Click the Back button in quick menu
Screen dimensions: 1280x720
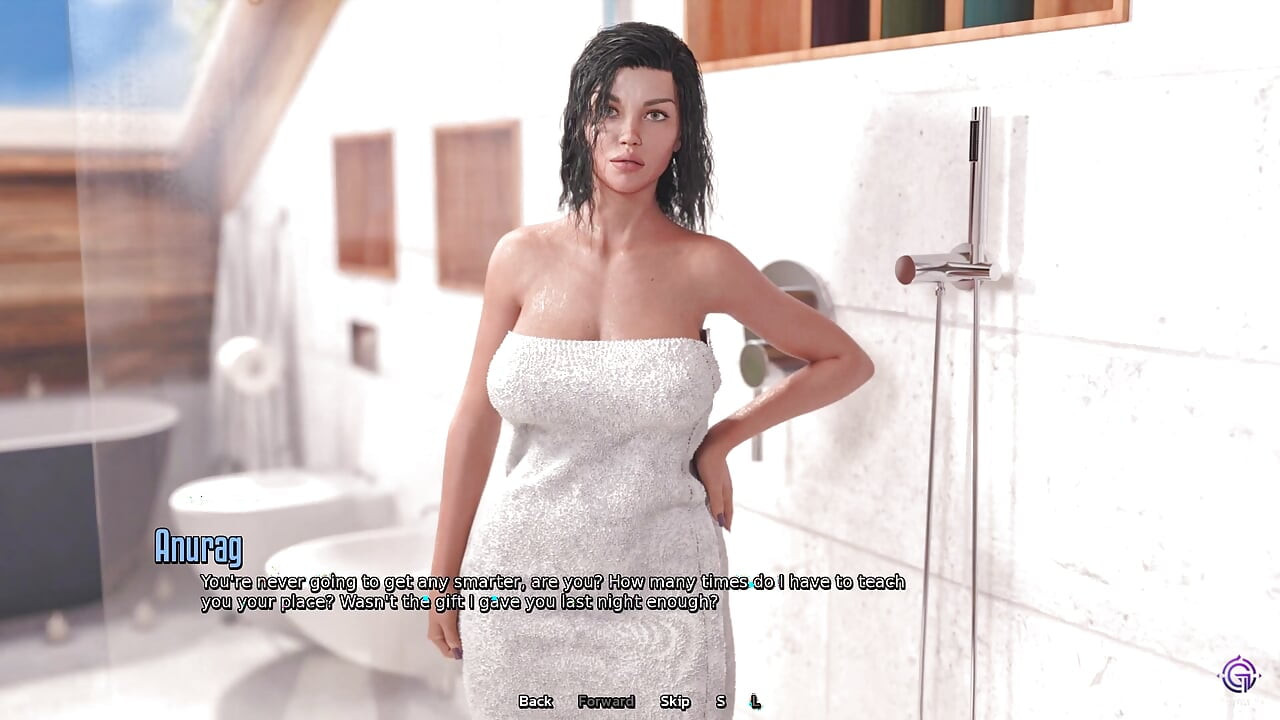coord(535,702)
